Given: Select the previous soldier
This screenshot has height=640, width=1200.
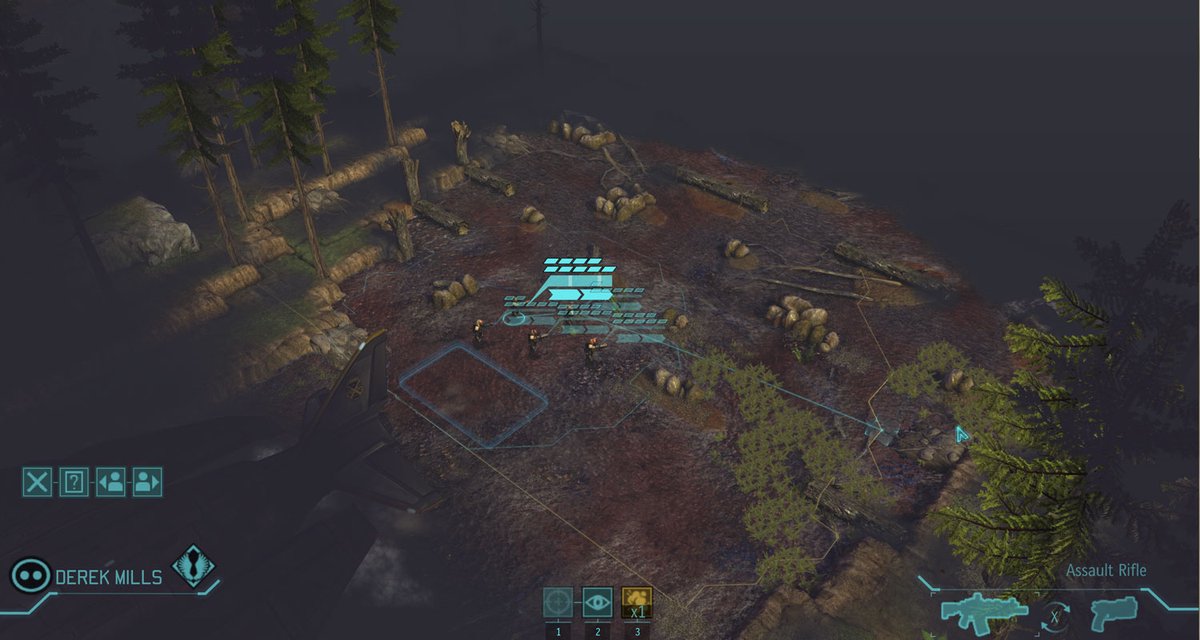Looking at the screenshot, I should 111,482.
